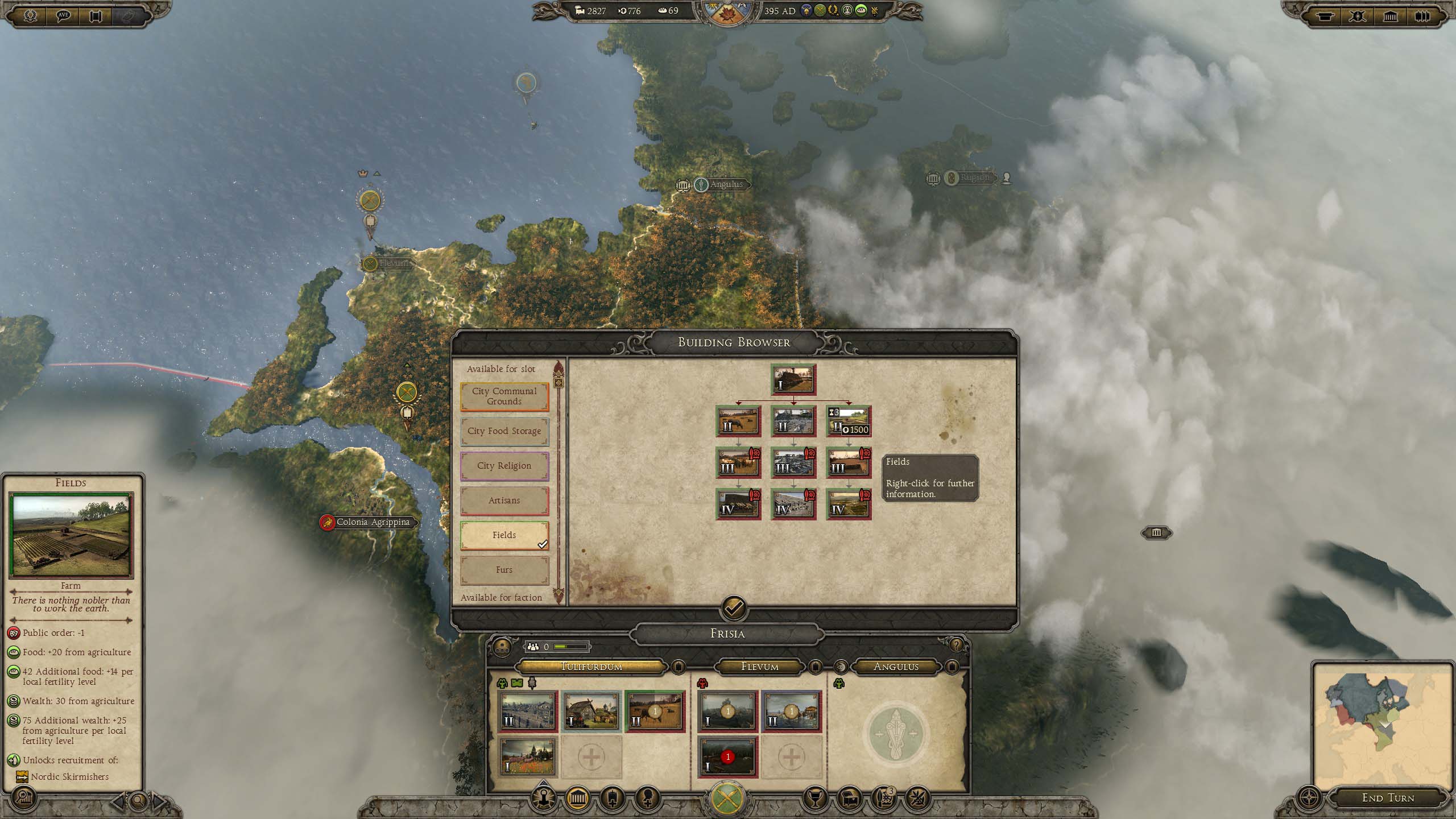Select the top tier I building in tree

coord(793,380)
